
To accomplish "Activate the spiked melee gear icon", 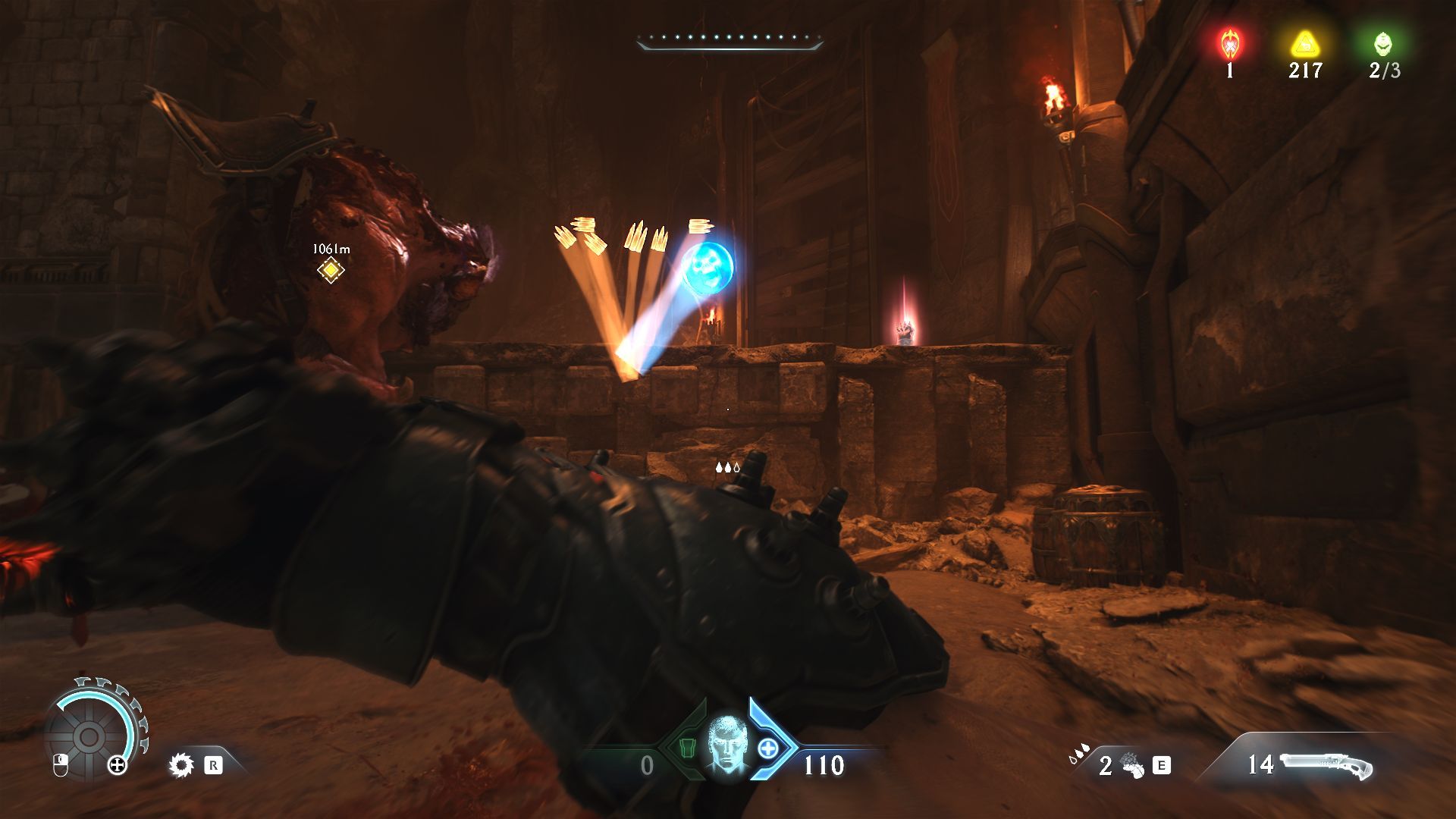I will [181, 764].
